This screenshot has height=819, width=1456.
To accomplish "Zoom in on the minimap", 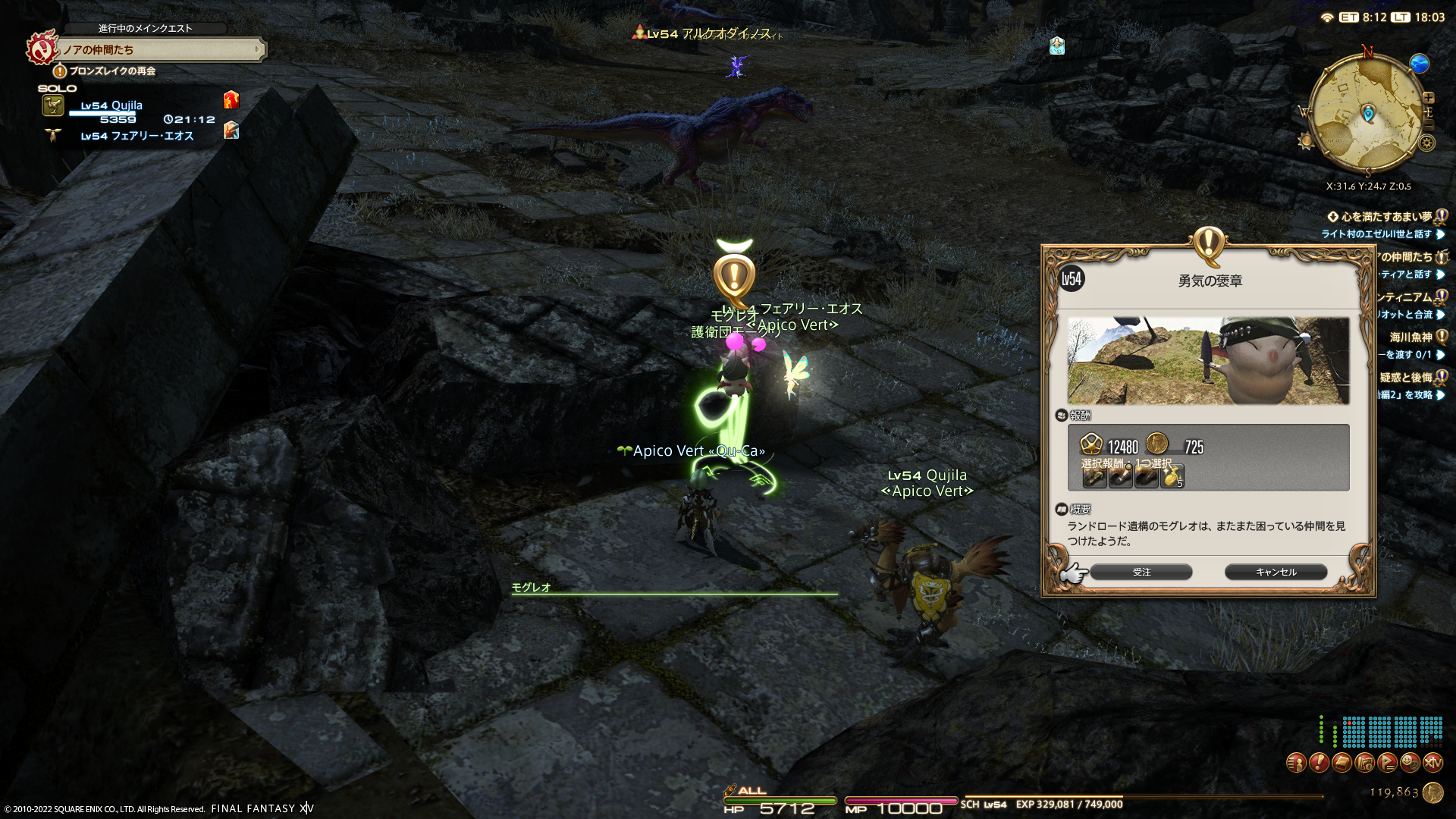I will click(1429, 98).
